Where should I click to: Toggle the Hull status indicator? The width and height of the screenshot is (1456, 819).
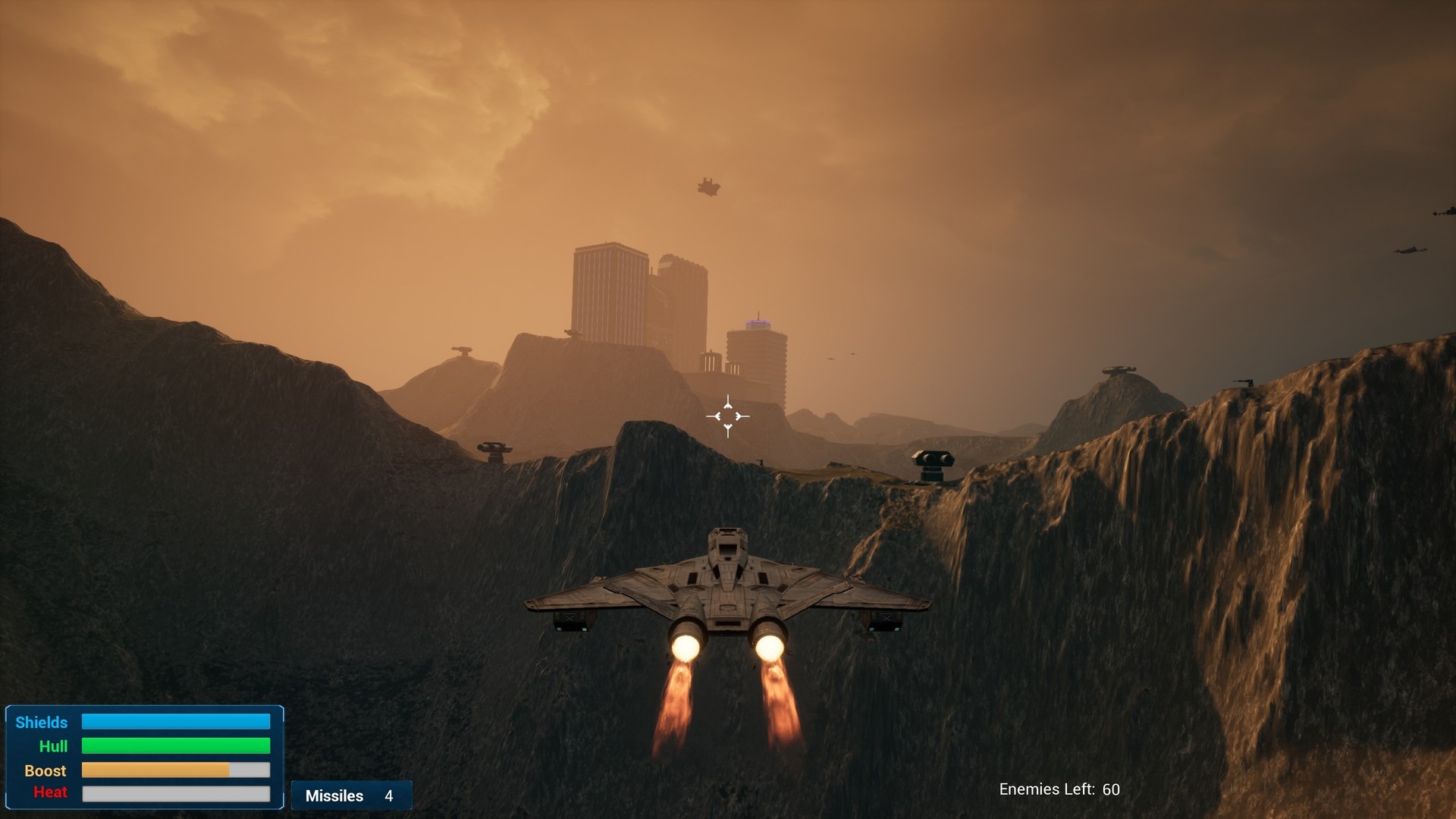pyautogui.click(x=176, y=746)
